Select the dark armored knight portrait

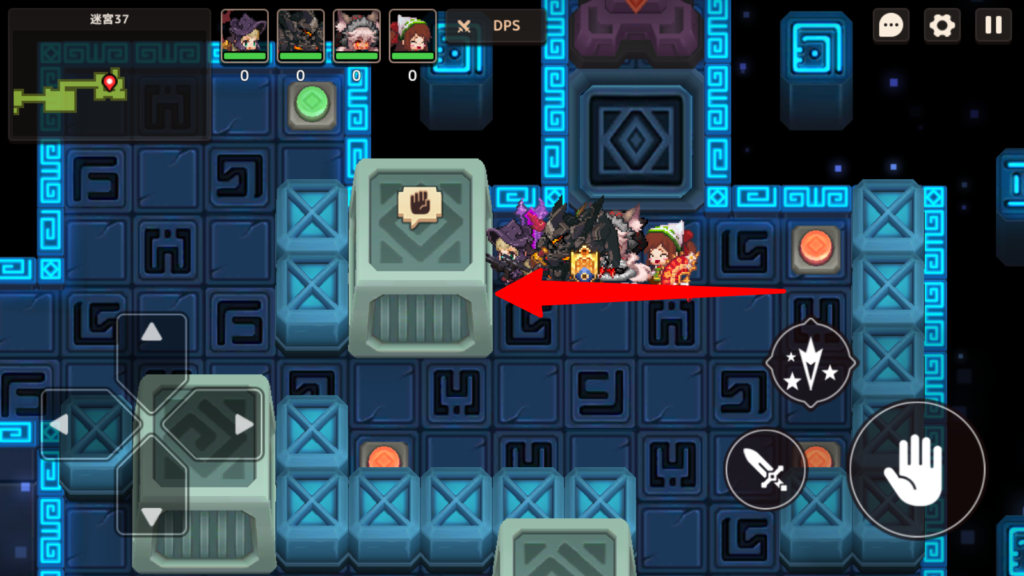coord(300,36)
